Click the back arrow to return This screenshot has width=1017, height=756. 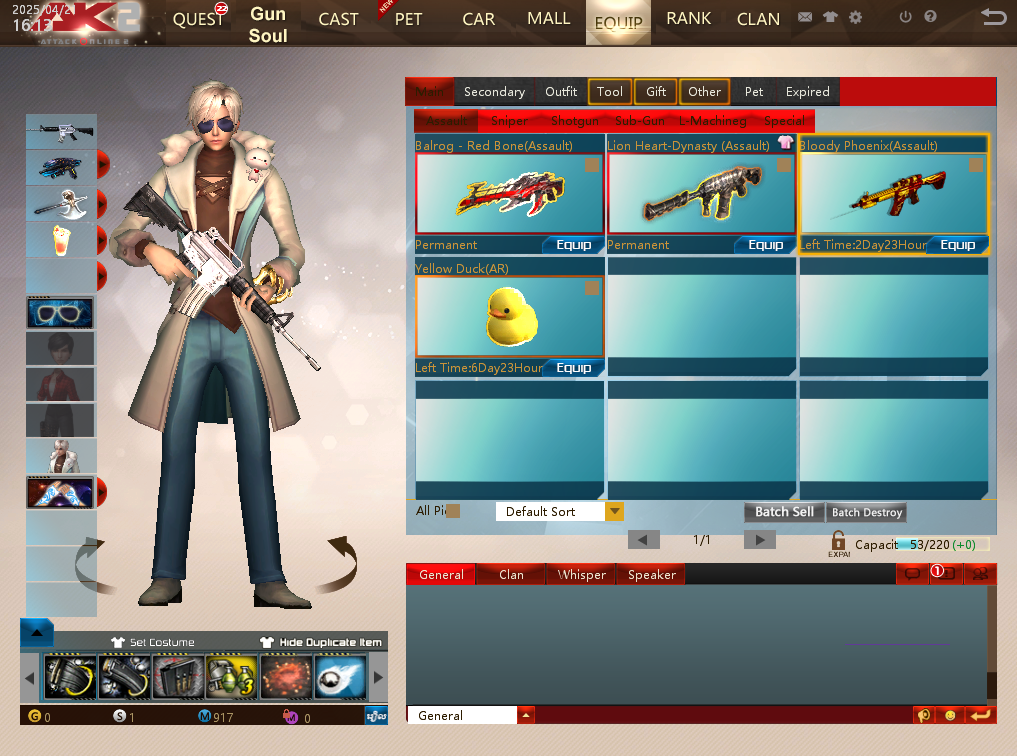pos(993,17)
